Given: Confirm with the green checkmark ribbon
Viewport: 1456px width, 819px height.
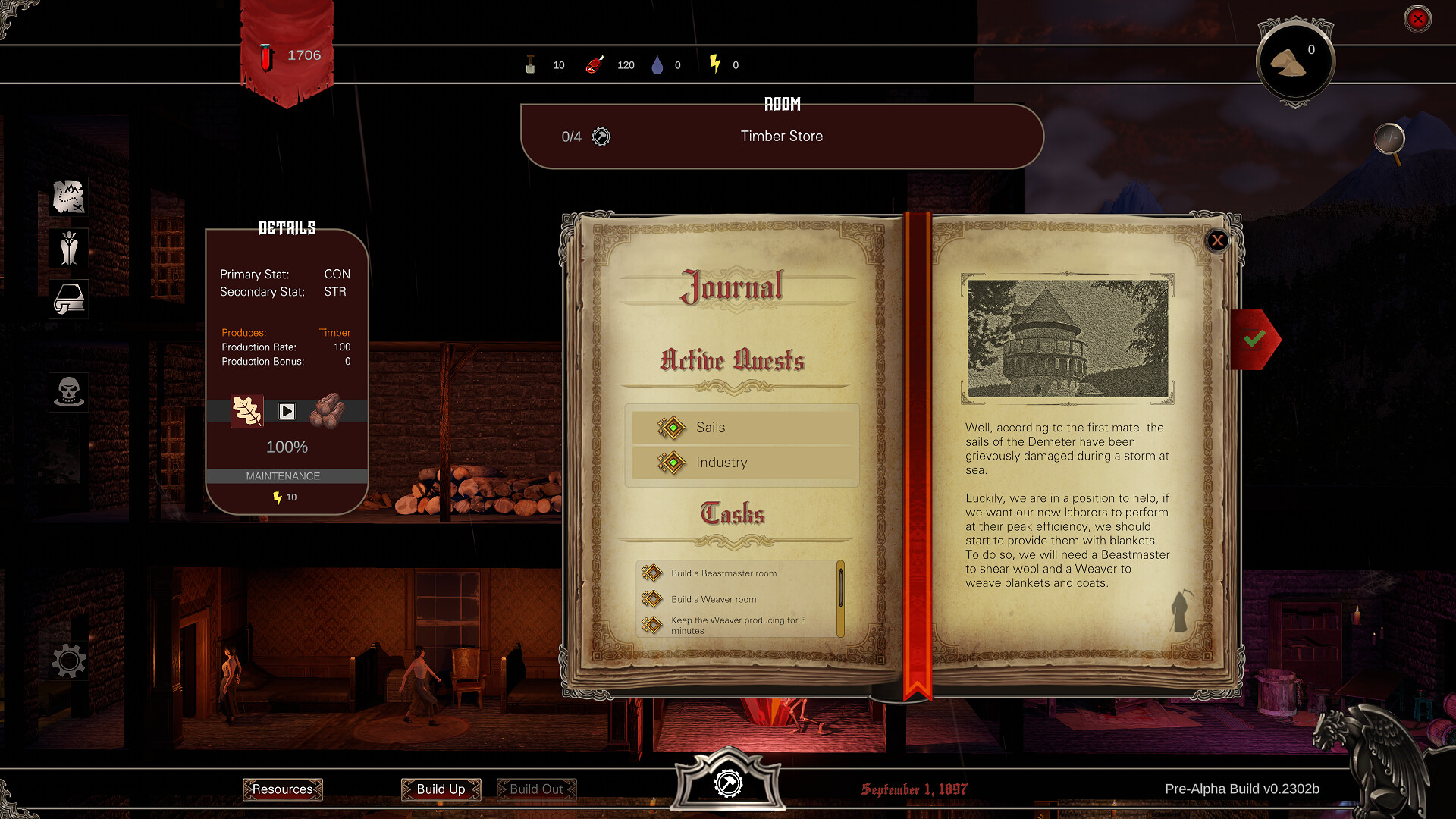Looking at the screenshot, I should coord(1255,339).
